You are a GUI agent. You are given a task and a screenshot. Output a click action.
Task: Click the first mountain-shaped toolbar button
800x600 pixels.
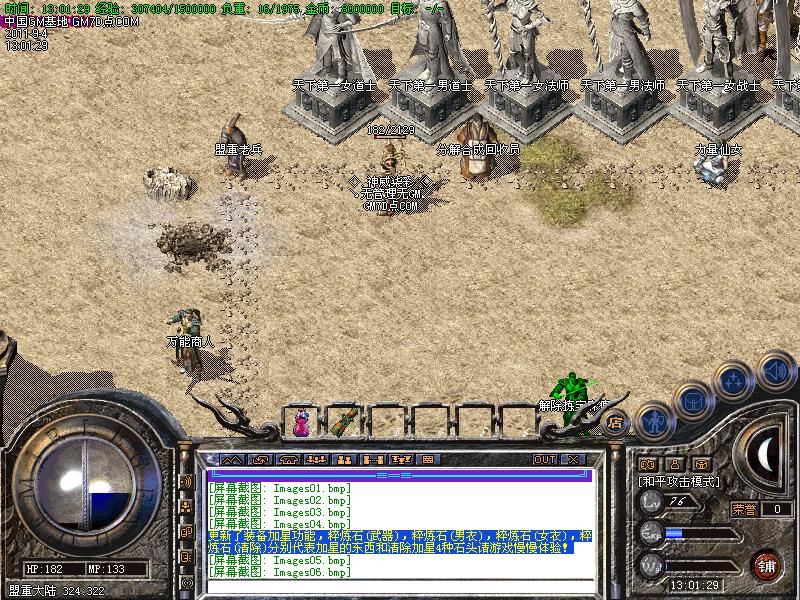pos(232,460)
